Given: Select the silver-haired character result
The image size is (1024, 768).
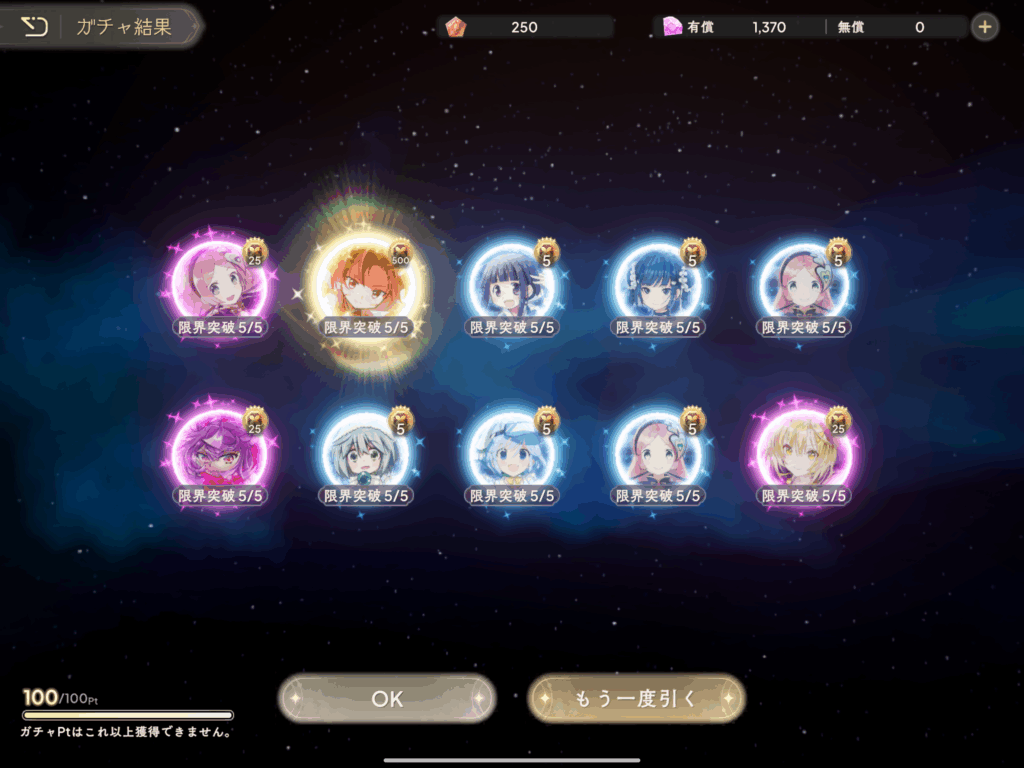Looking at the screenshot, I should pyautogui.click(x=367, y=455).
